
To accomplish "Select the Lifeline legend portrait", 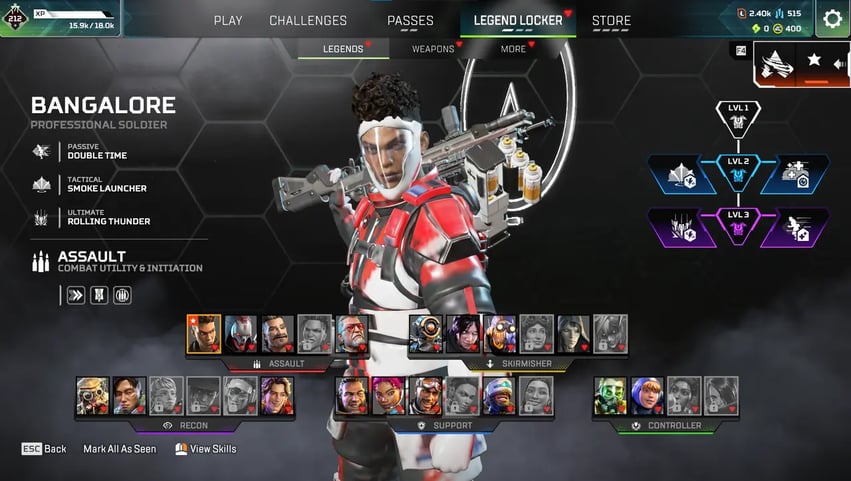I will click(x=387, y=396).
